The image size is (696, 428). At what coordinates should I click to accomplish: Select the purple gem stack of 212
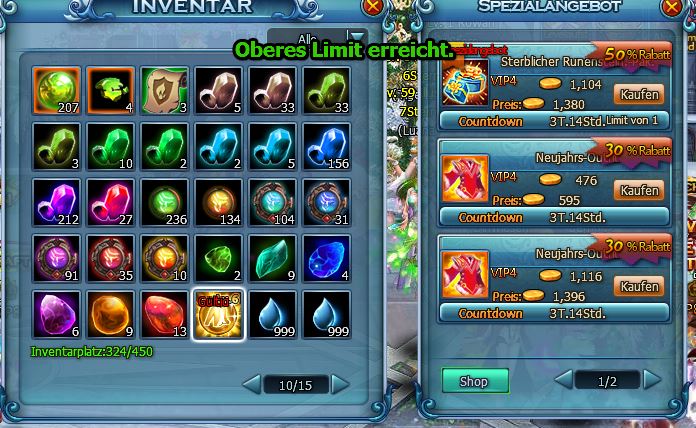(56, 203)
